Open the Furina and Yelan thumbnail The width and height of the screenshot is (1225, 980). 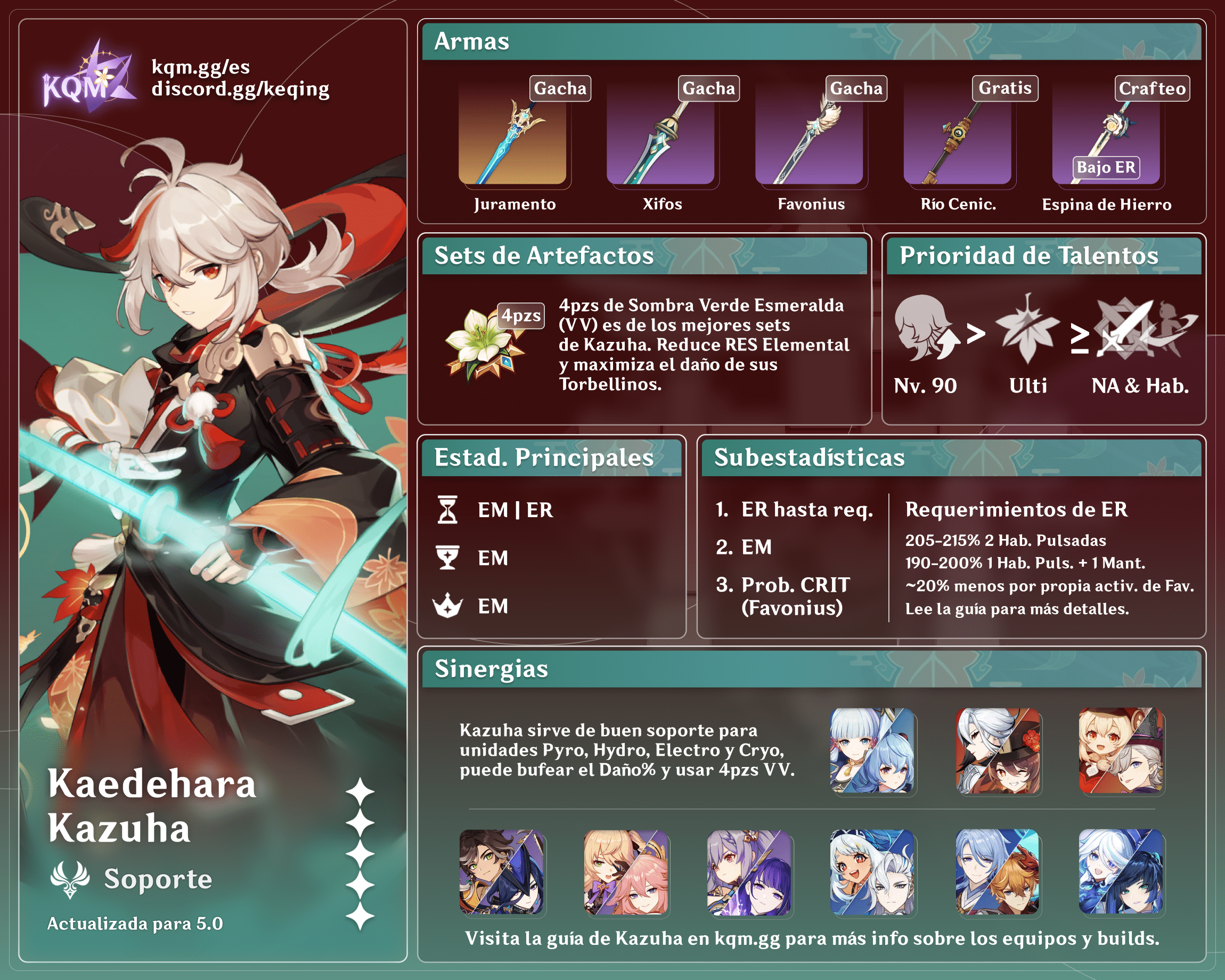[x=1121, y=872]
